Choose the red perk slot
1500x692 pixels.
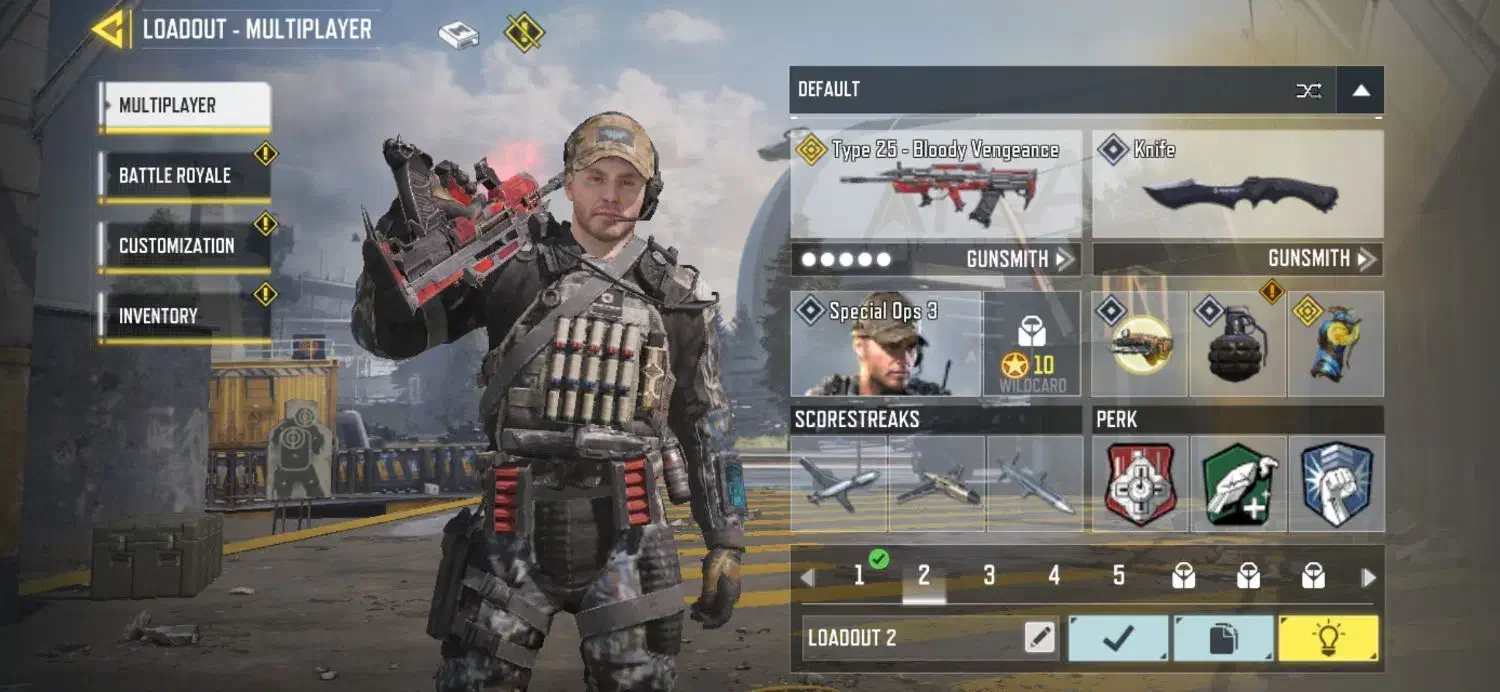[1140, 484]
